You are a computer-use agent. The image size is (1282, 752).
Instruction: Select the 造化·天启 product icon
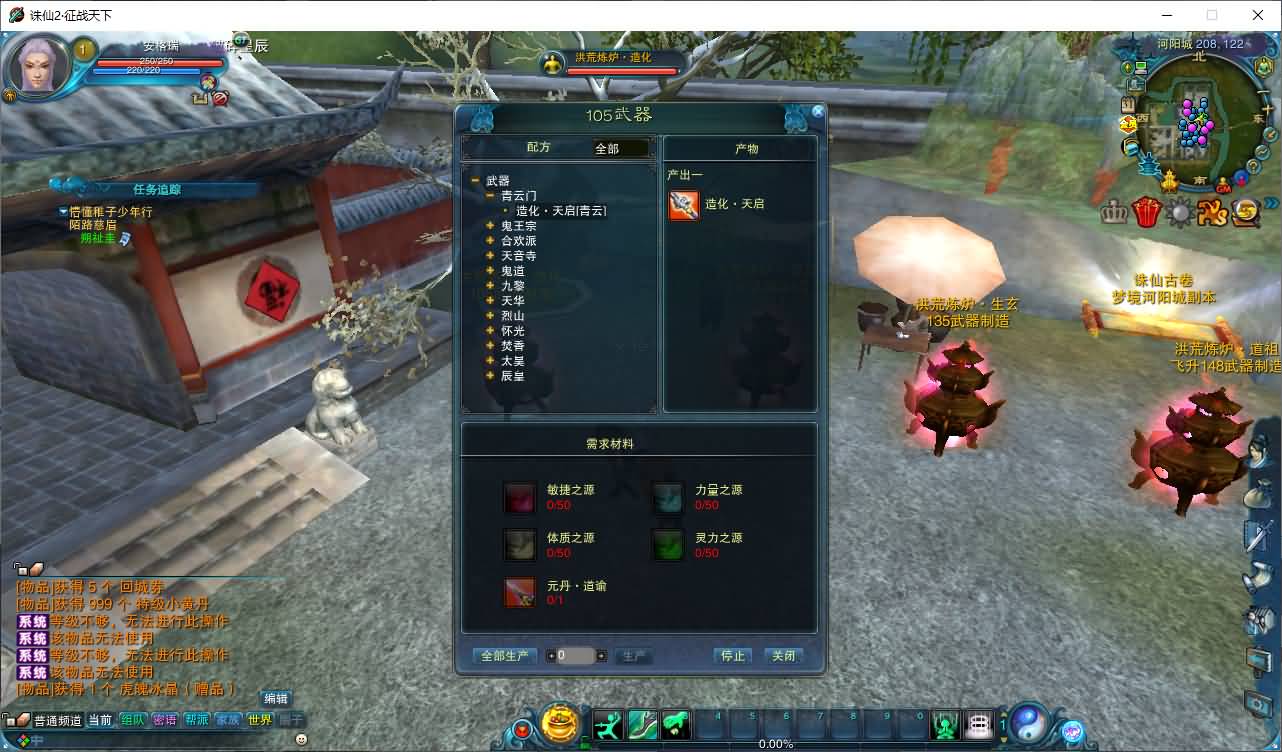684,205
